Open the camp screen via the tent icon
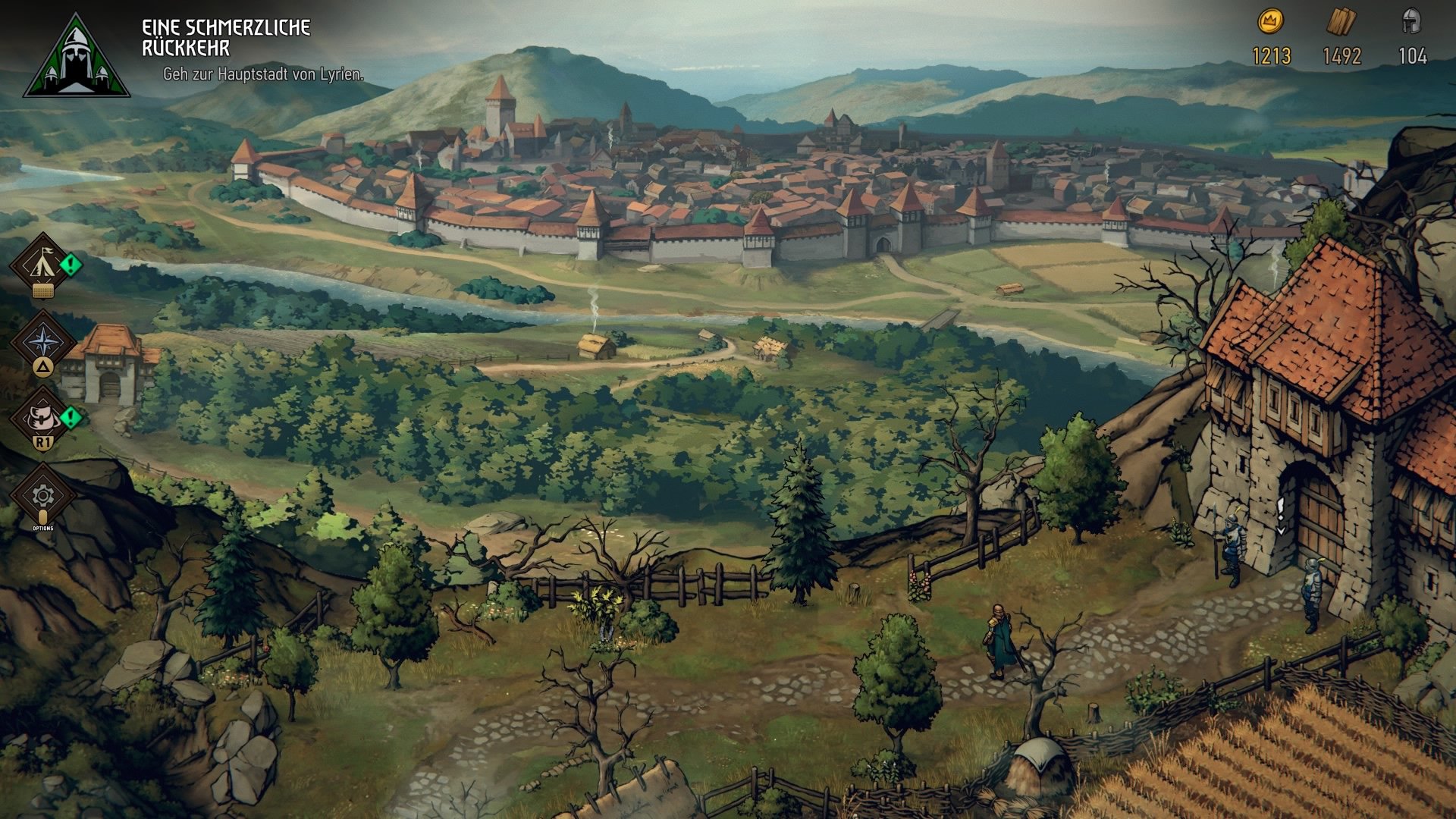The image size is (1456, 819). (44, 264)
